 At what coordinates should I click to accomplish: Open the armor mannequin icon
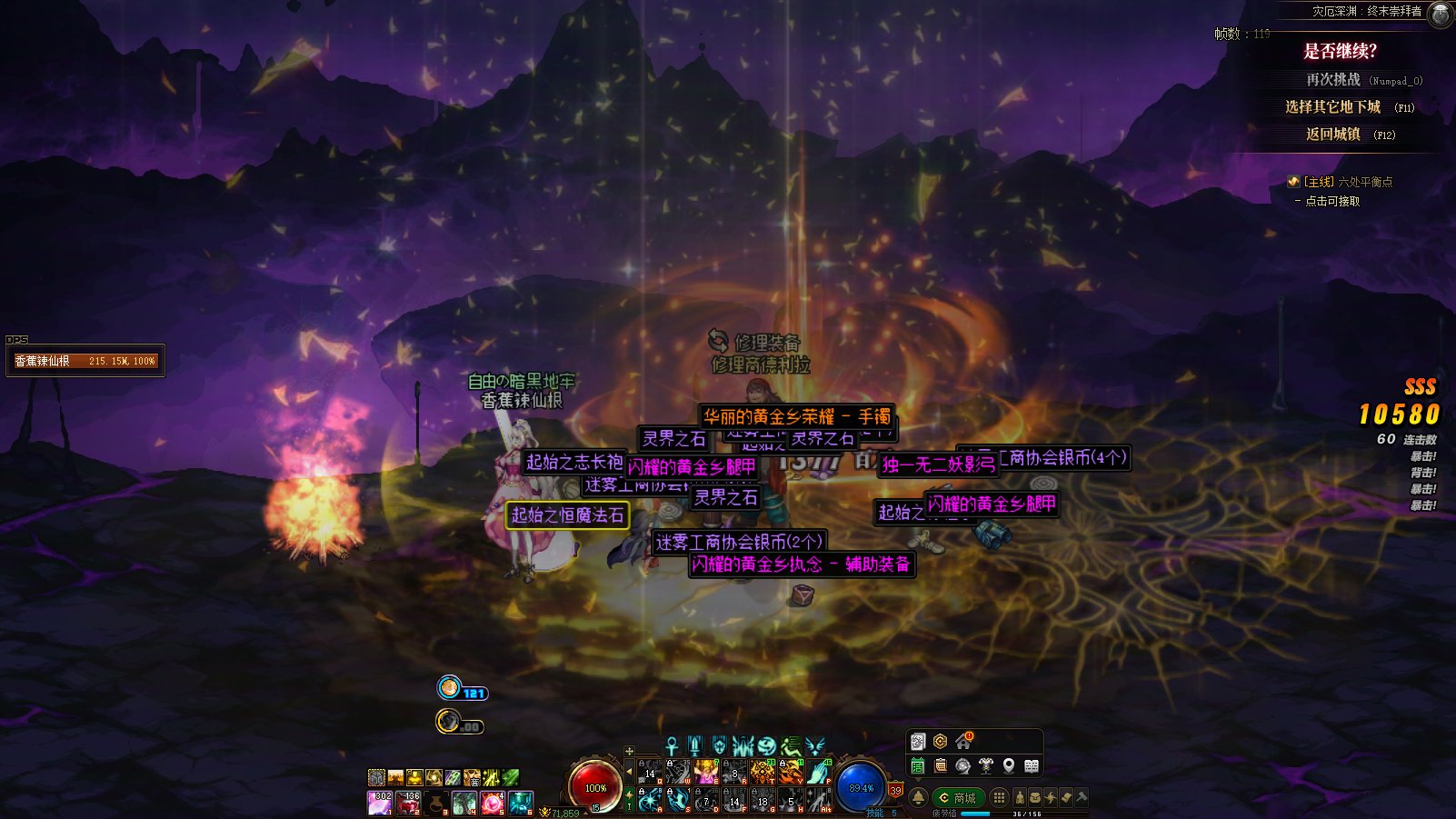coord(986,766)
